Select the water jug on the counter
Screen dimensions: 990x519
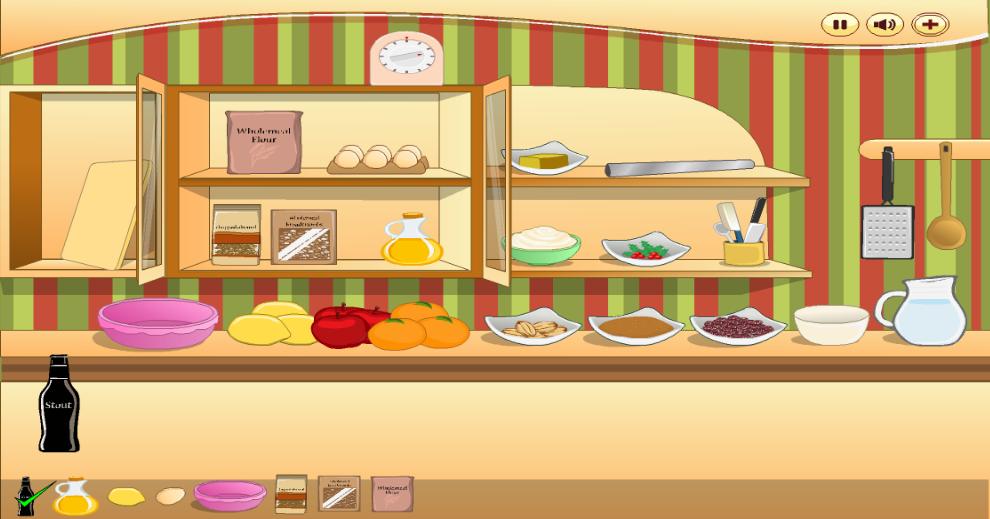coord(923,312)
